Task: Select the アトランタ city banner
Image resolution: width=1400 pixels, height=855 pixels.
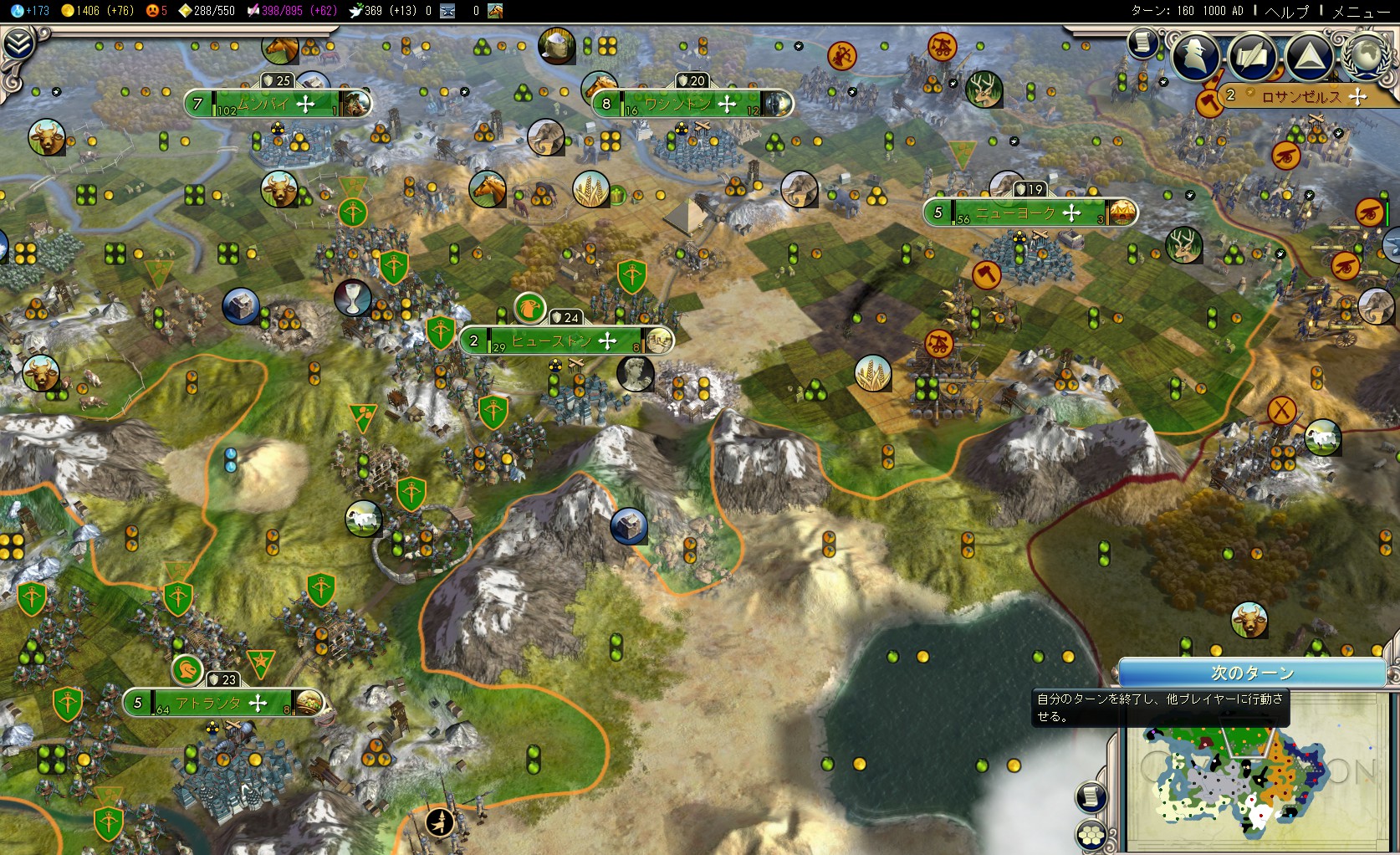Action: pyautogui.click(x=209, y=703)
